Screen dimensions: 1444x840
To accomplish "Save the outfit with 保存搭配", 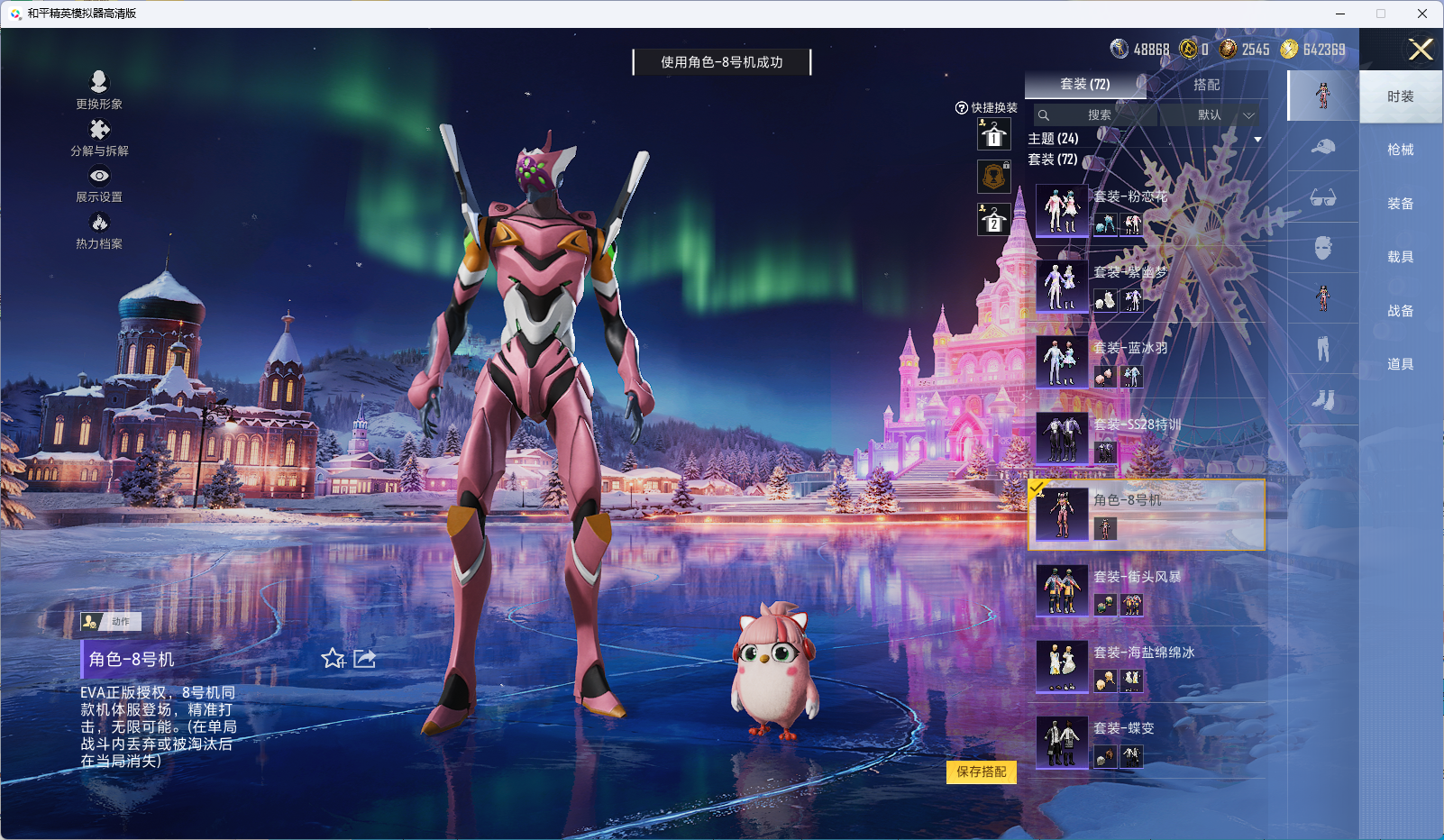I will click(981, 772).
